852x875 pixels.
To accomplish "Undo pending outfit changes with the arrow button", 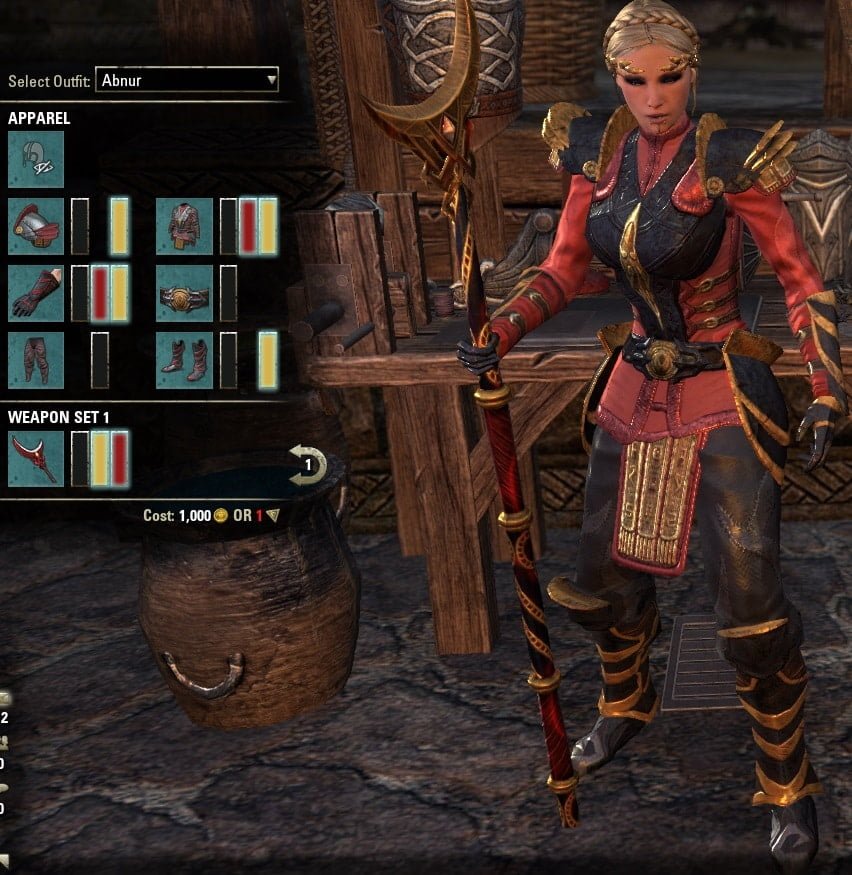I will (x=307, y=465).
